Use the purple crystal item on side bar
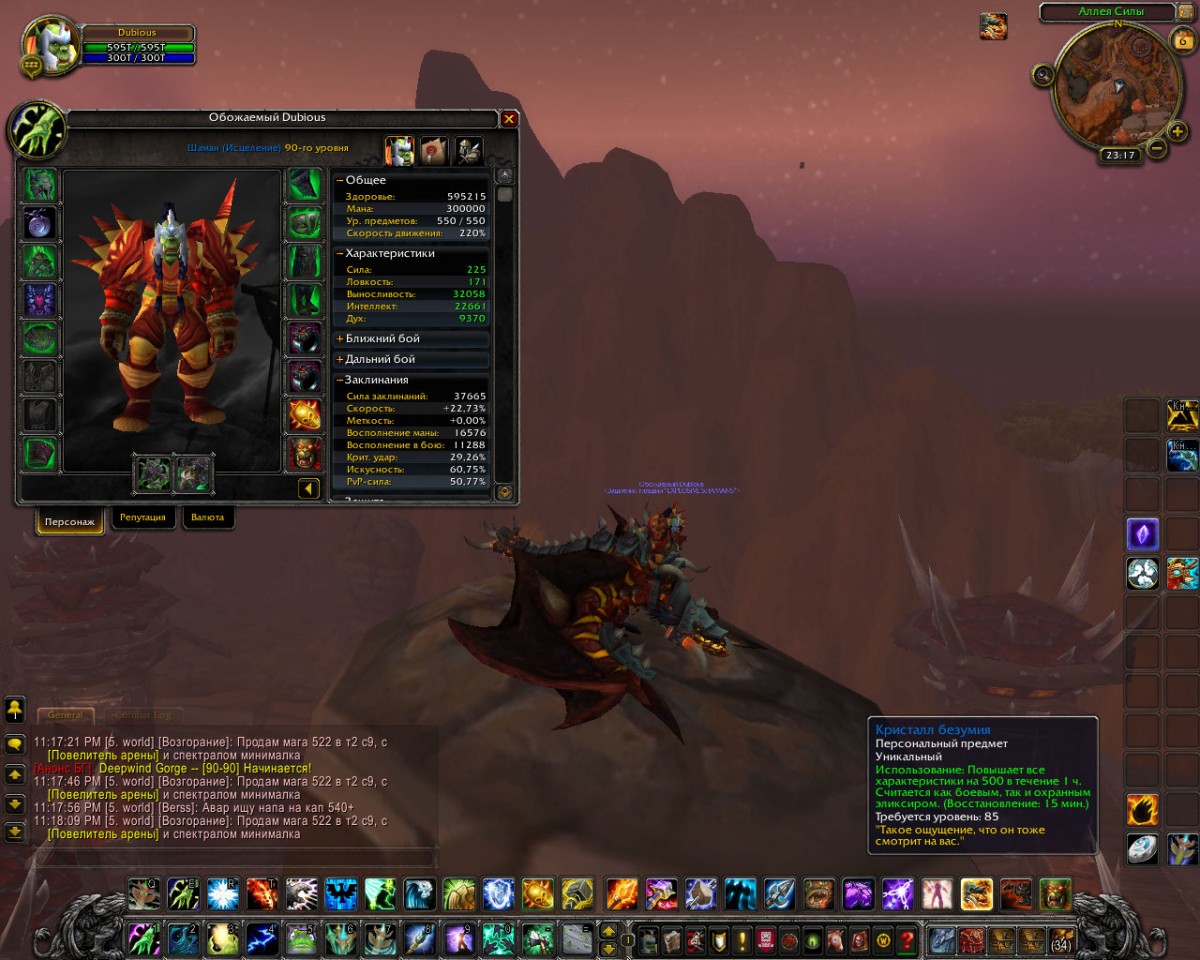The width and height of the screenshot is (1200, 960). [1142, 534]
